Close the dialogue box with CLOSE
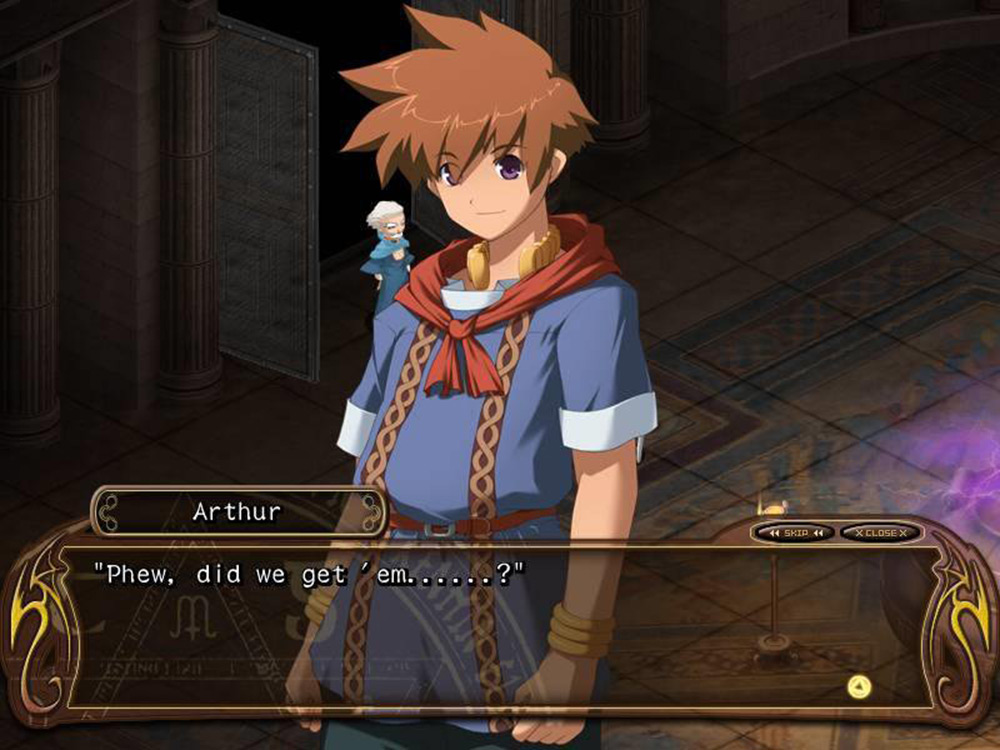 tap(880, 533)
